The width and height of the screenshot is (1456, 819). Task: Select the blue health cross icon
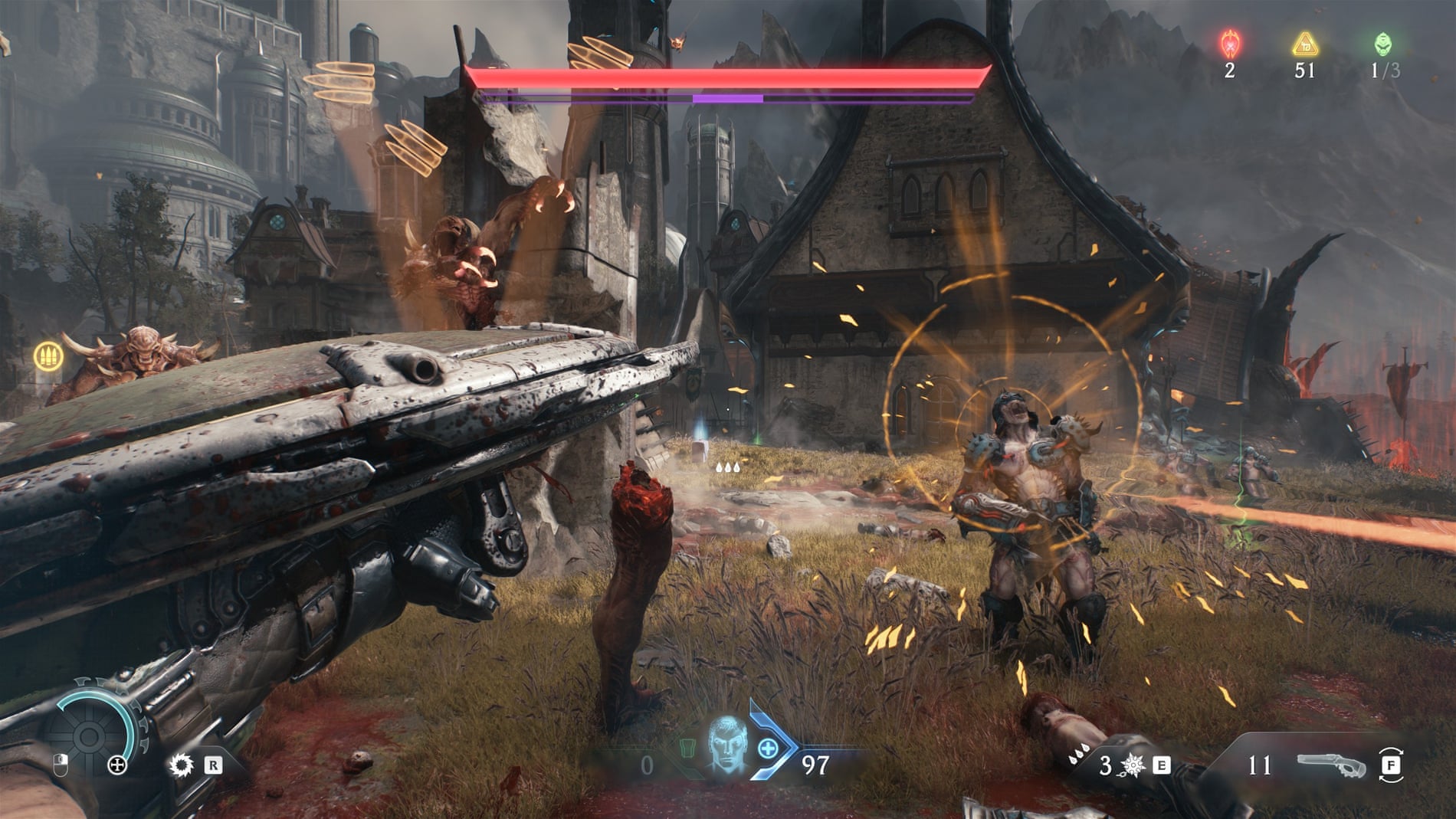[768, 749]
